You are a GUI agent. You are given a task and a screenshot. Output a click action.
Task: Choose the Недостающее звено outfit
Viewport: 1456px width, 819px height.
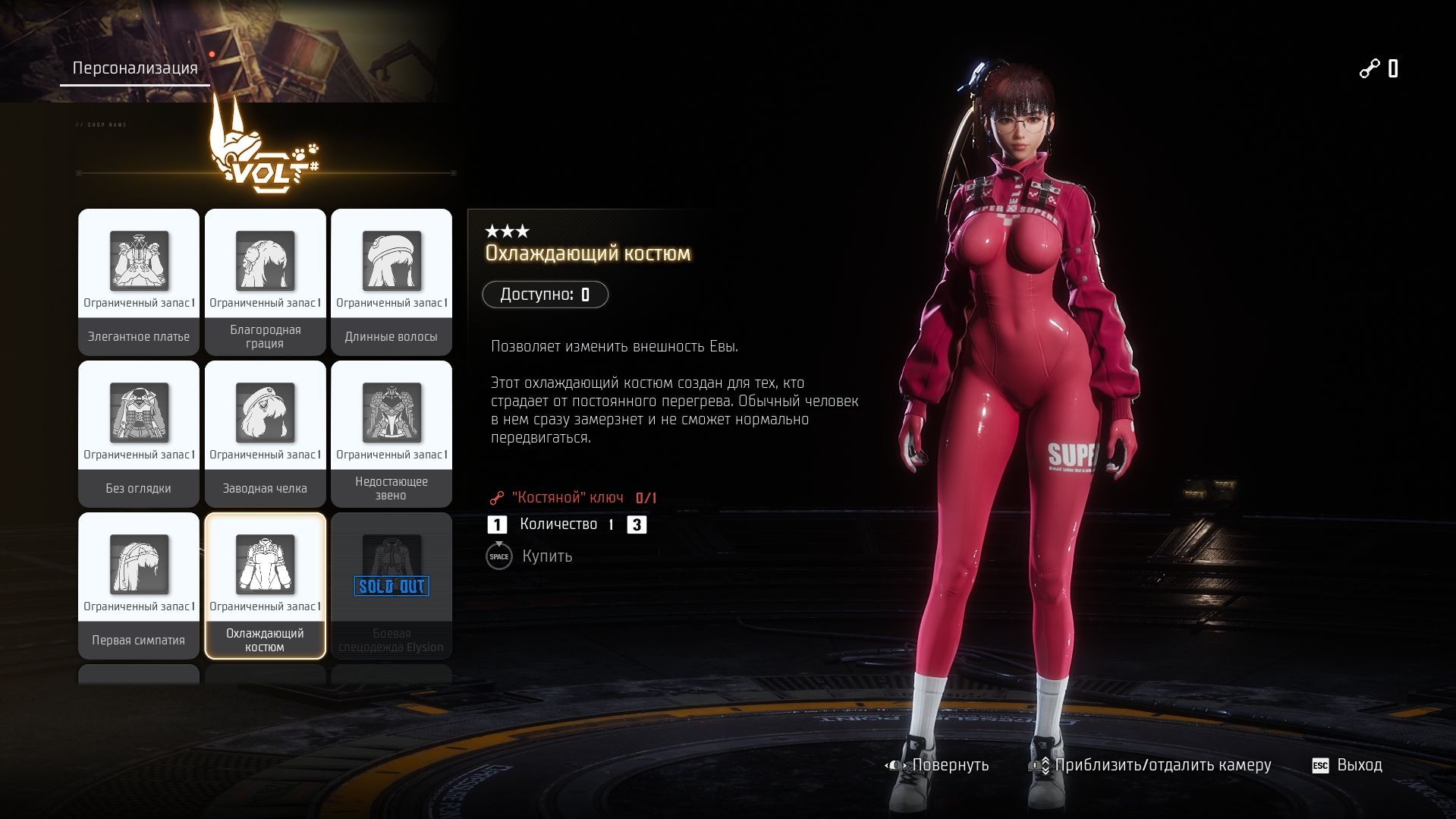392,433
